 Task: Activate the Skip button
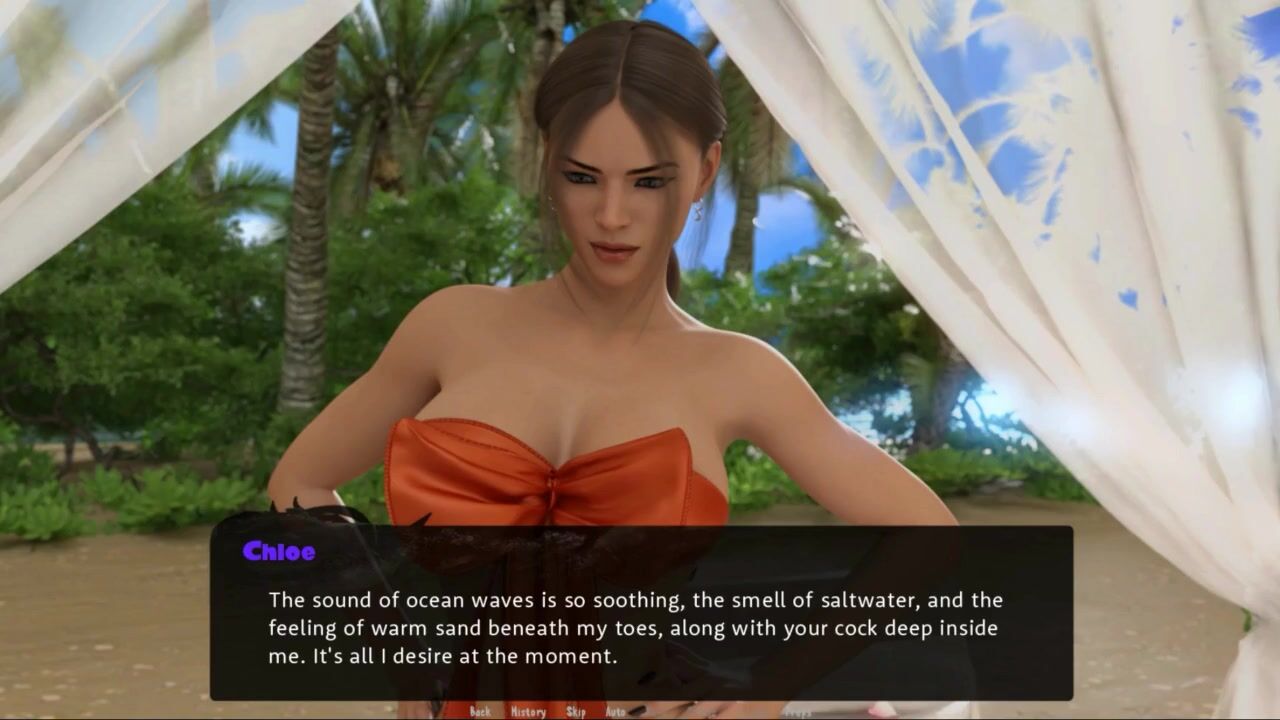[x=576, y=711]
